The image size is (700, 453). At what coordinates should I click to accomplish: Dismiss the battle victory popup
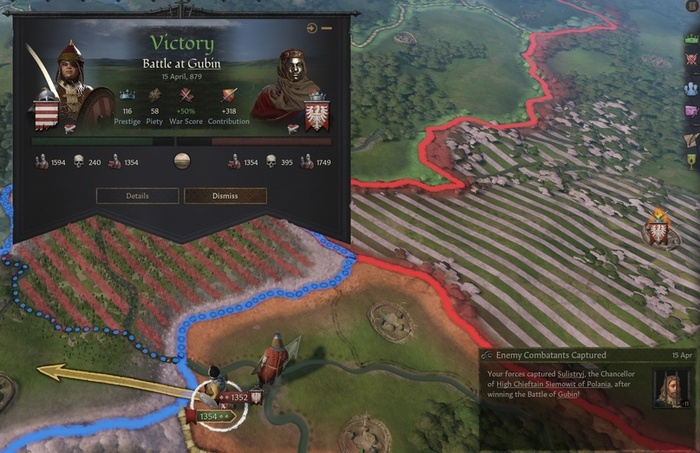pos(225,196)
